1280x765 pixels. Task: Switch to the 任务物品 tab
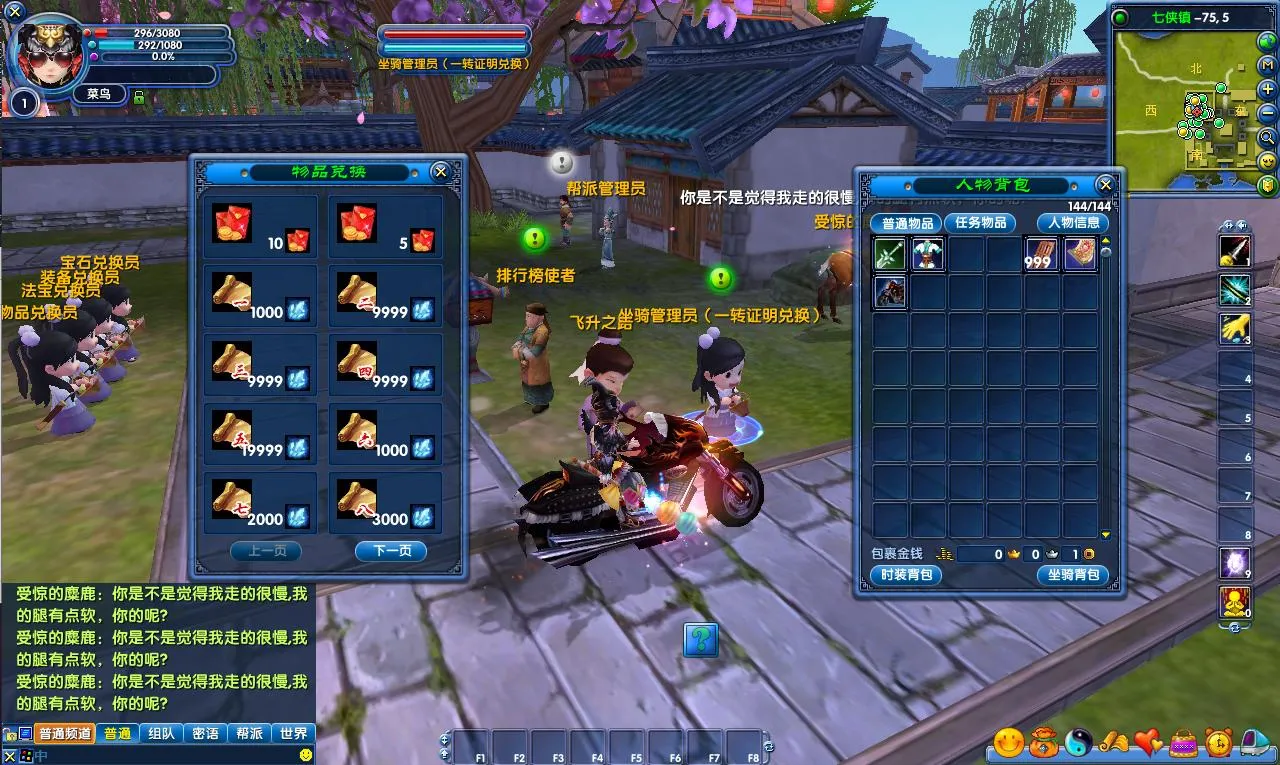tap(980, 223)
